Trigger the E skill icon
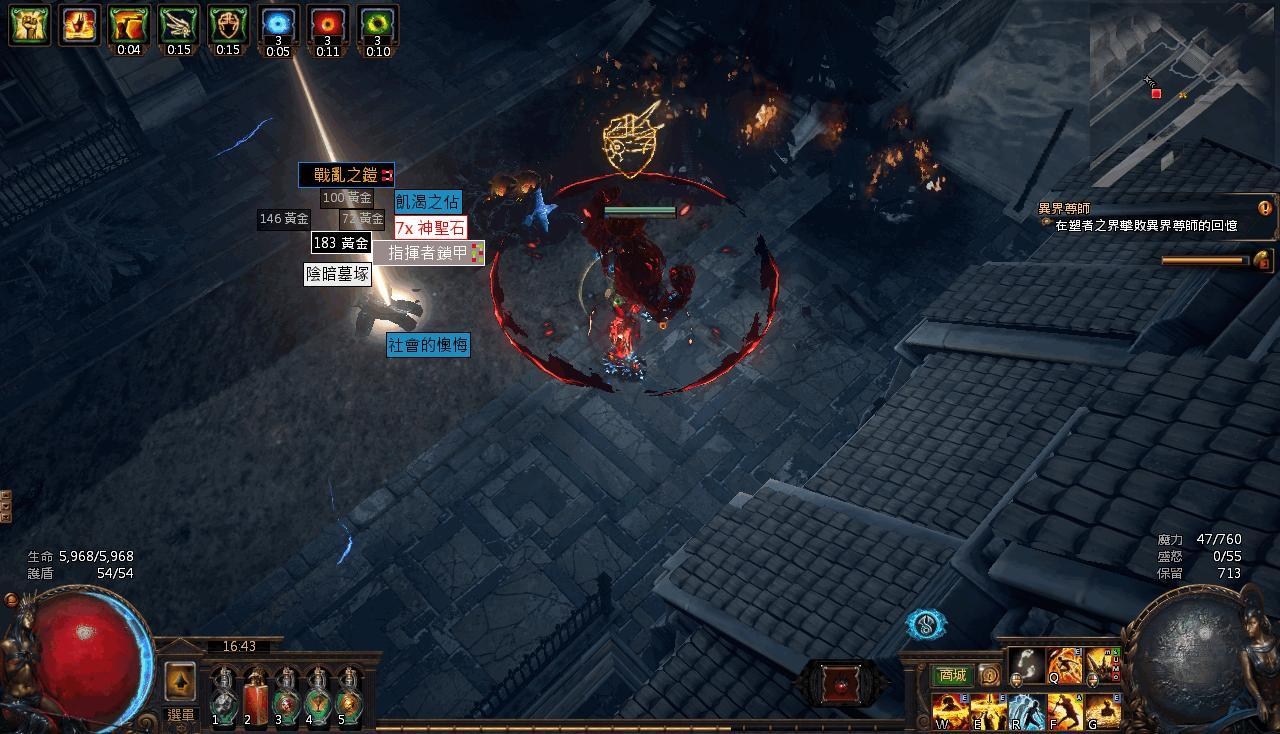Viewport: 1280px width, 734px height. point(988,712)
